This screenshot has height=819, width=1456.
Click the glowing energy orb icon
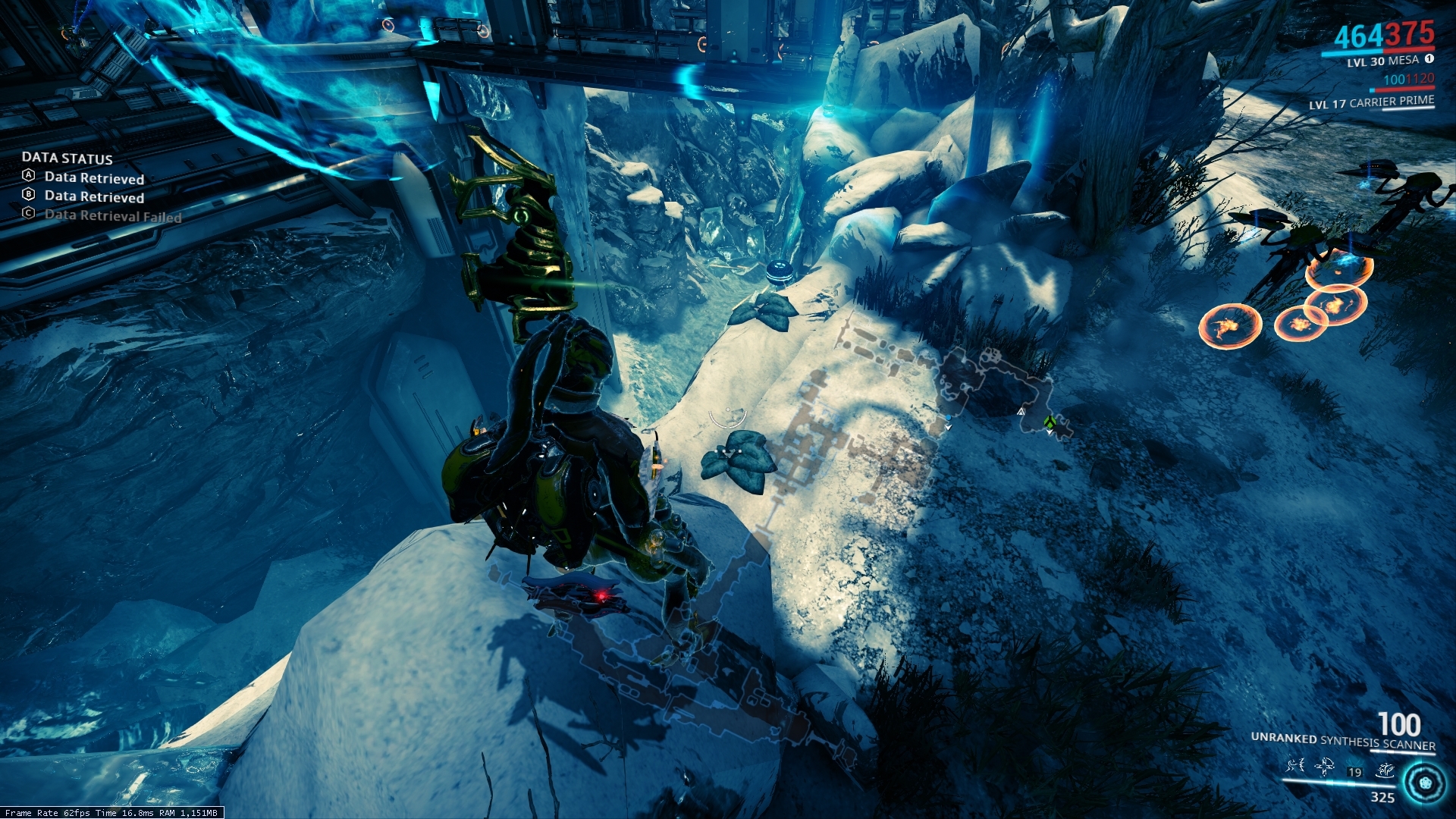(x=1425, y=783)
